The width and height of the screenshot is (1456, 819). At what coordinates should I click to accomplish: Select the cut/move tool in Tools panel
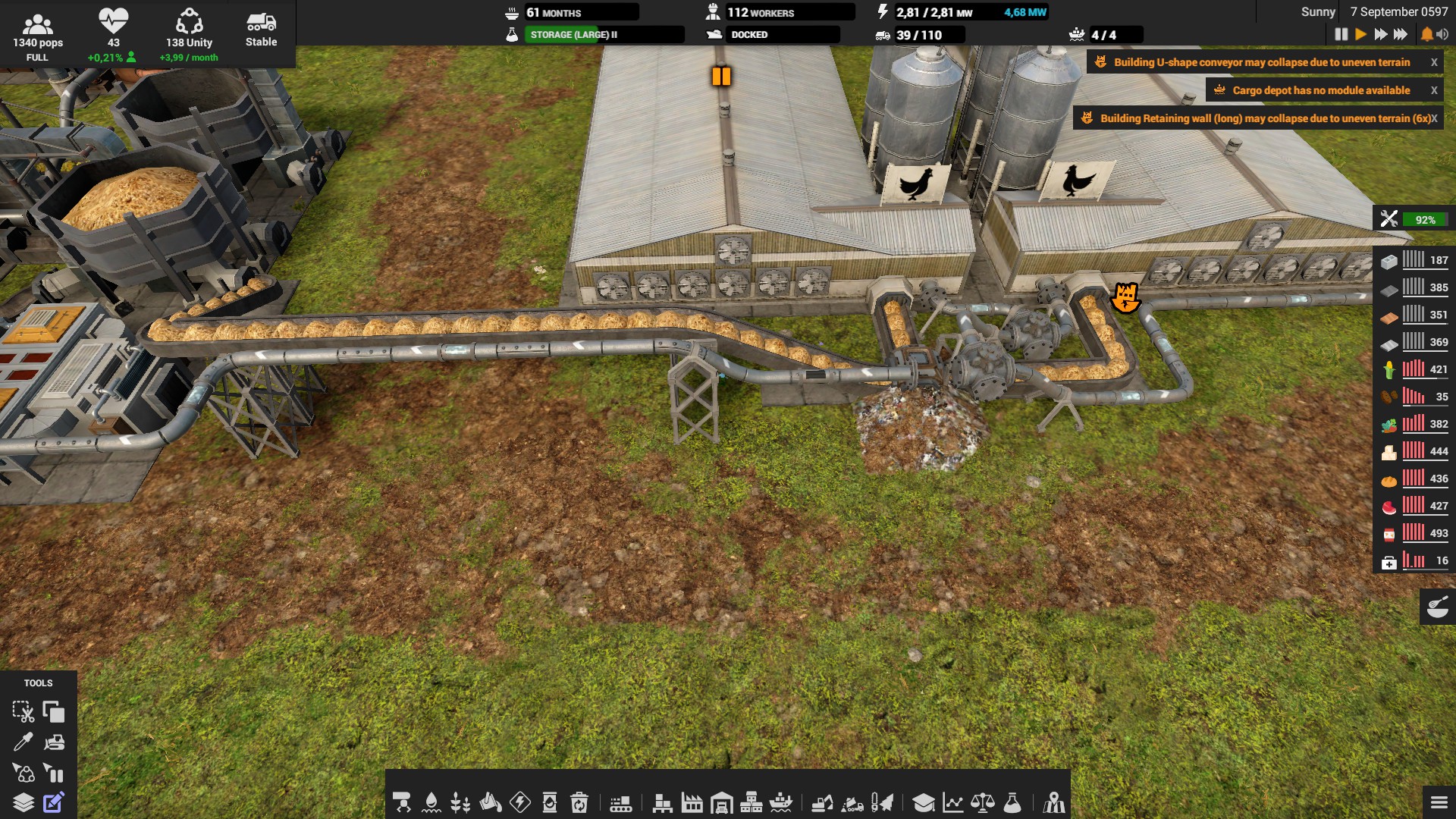25,713
